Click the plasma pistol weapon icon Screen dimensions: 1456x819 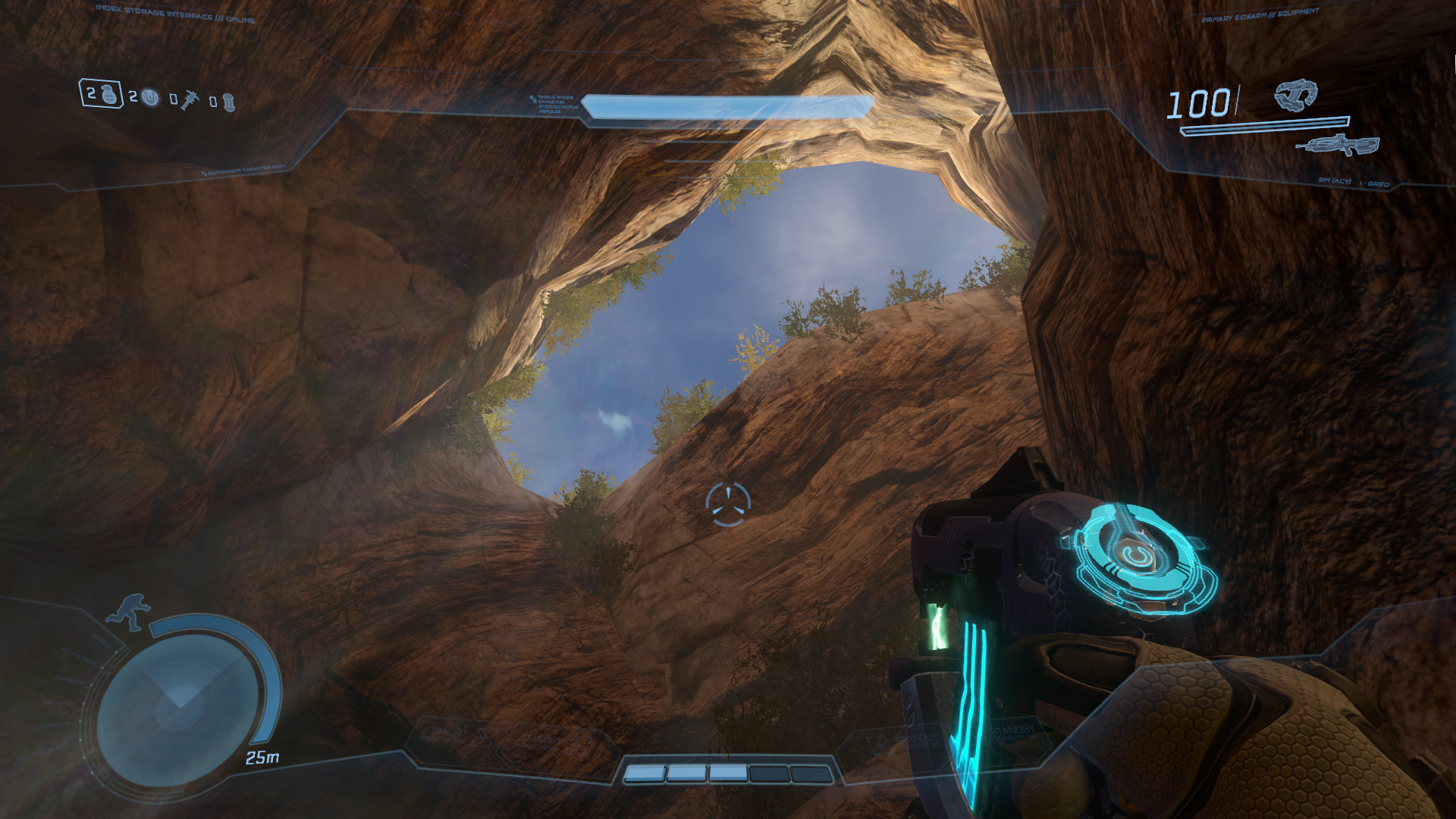tap(1295, 96)
